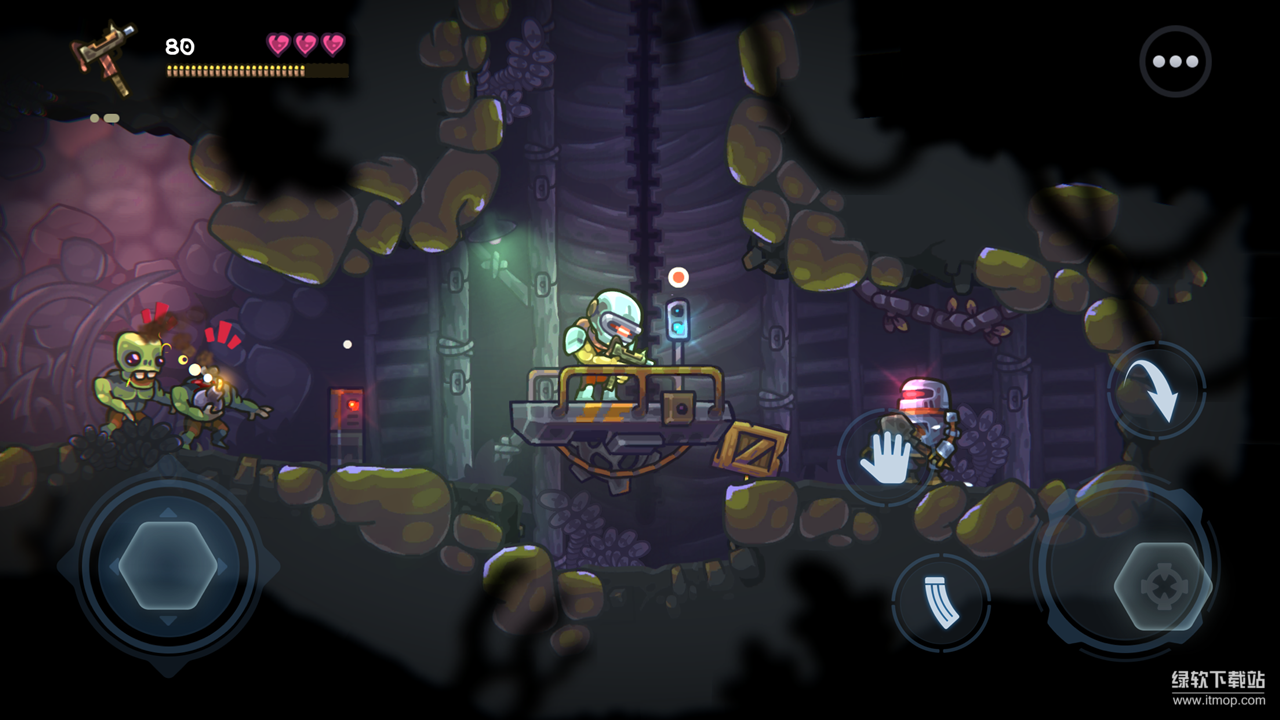Tap the submachine gun weapon icon
This screenshot has height=720, width=1280.
[104, 58]
